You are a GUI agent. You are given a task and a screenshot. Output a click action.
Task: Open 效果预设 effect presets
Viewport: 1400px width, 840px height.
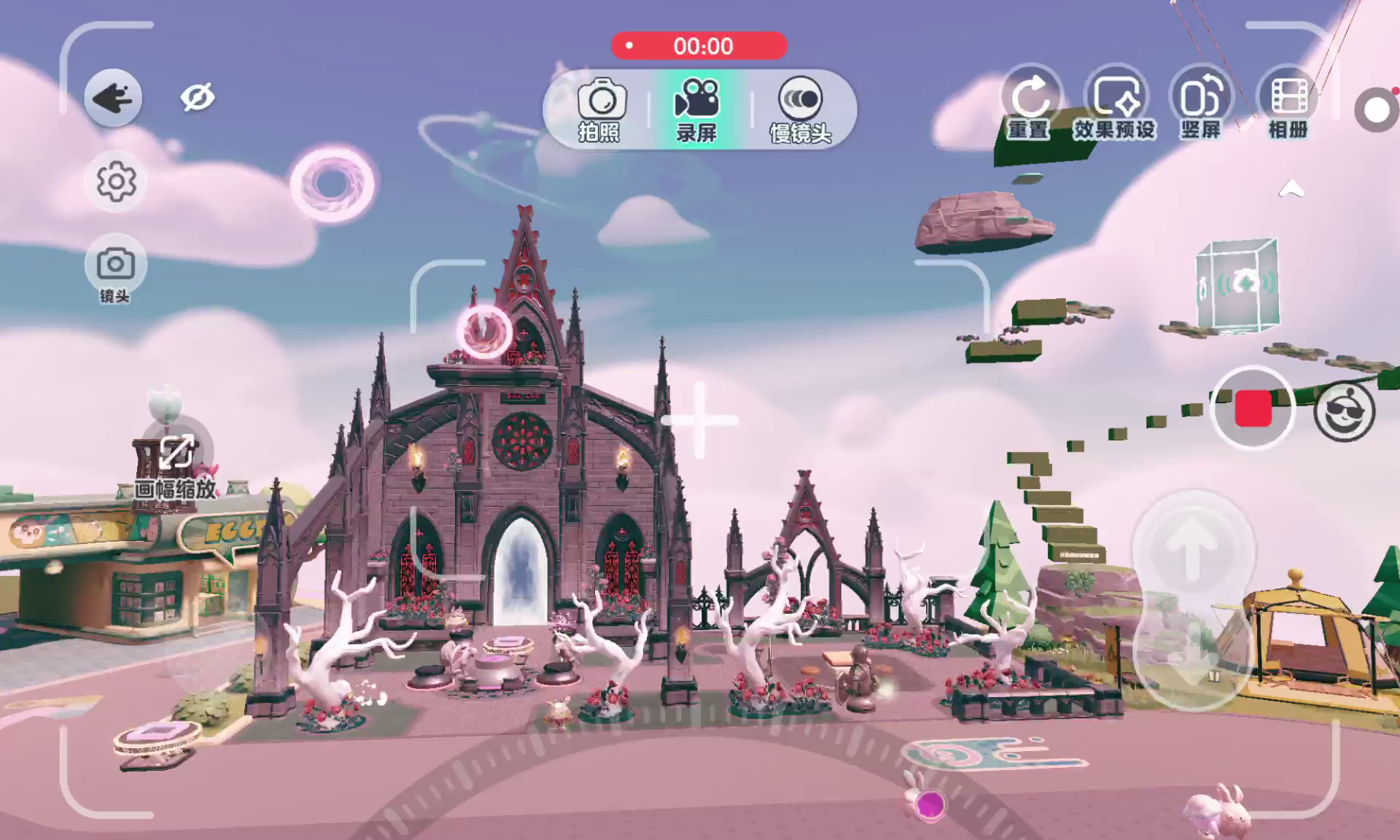pos(1115,106)
